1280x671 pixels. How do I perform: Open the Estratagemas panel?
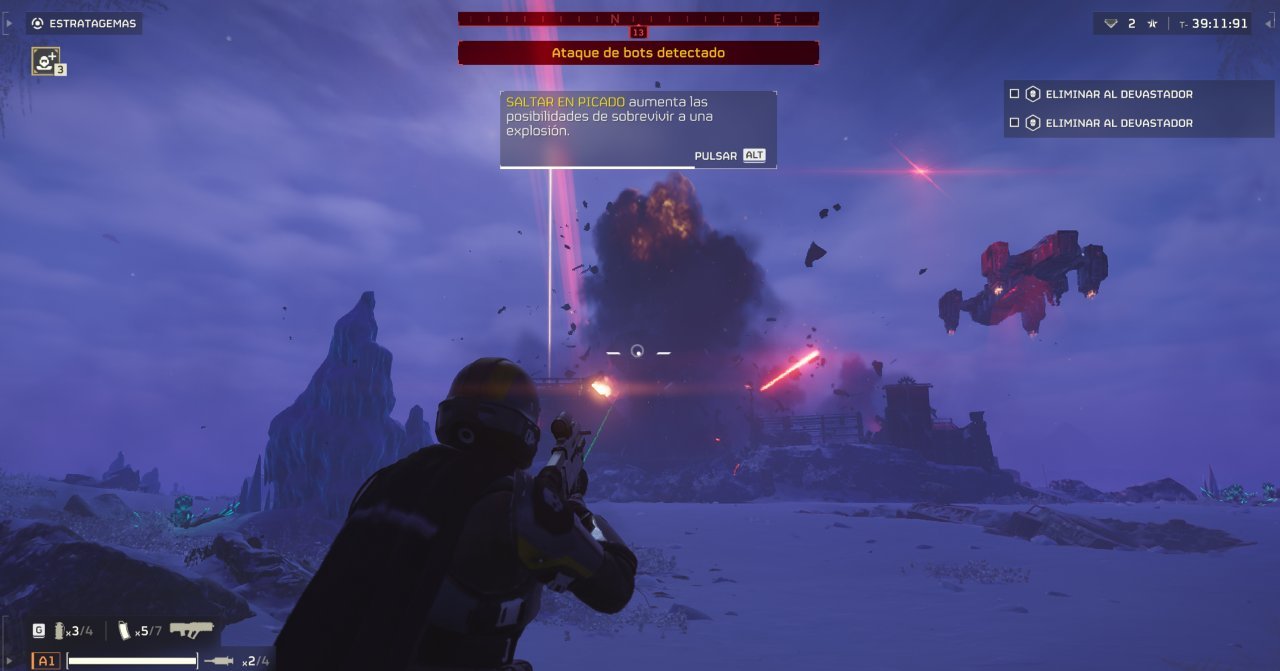(x=84, y=23)
